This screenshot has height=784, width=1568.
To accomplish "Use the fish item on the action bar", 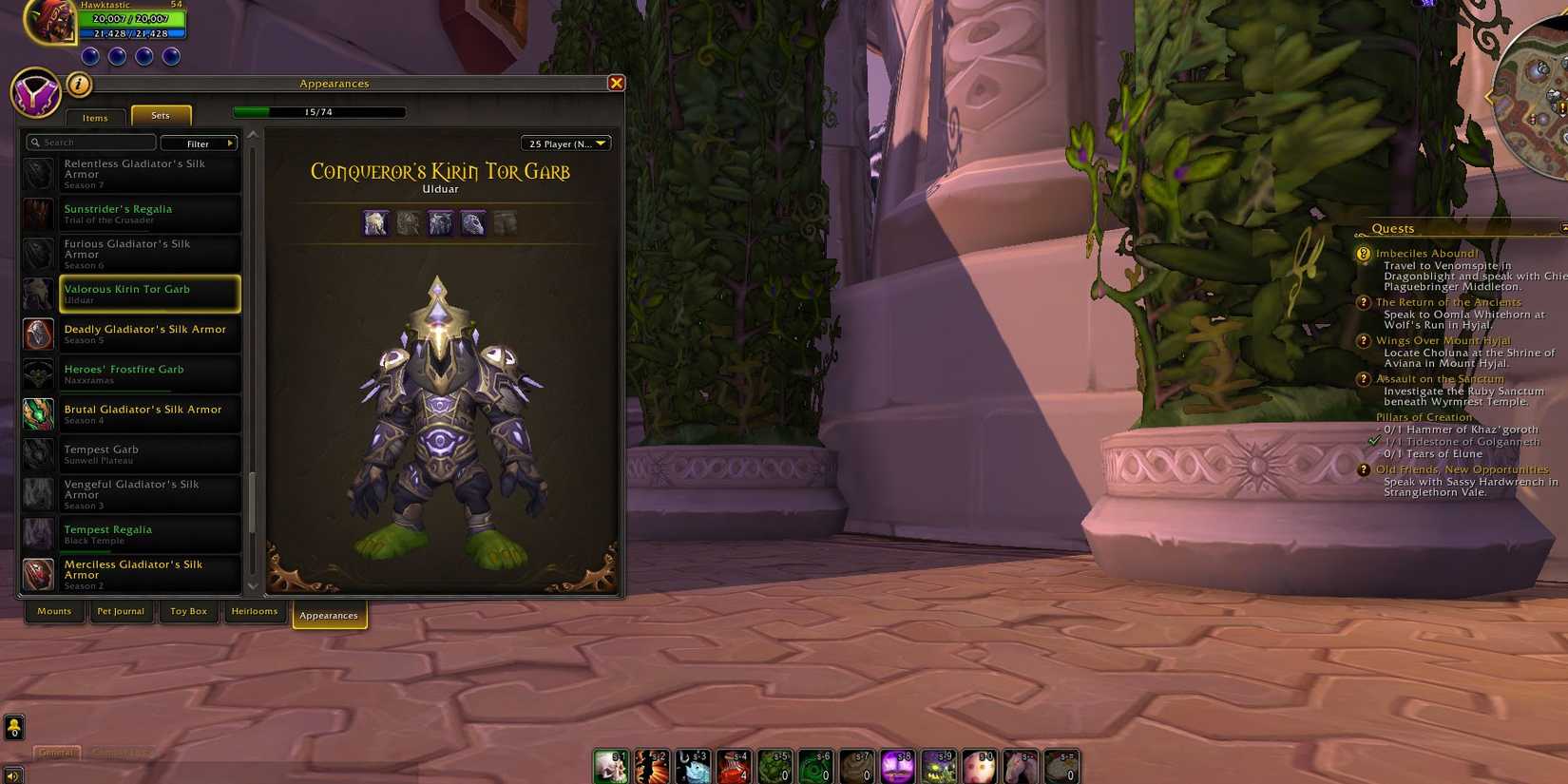I will (693, 765).
